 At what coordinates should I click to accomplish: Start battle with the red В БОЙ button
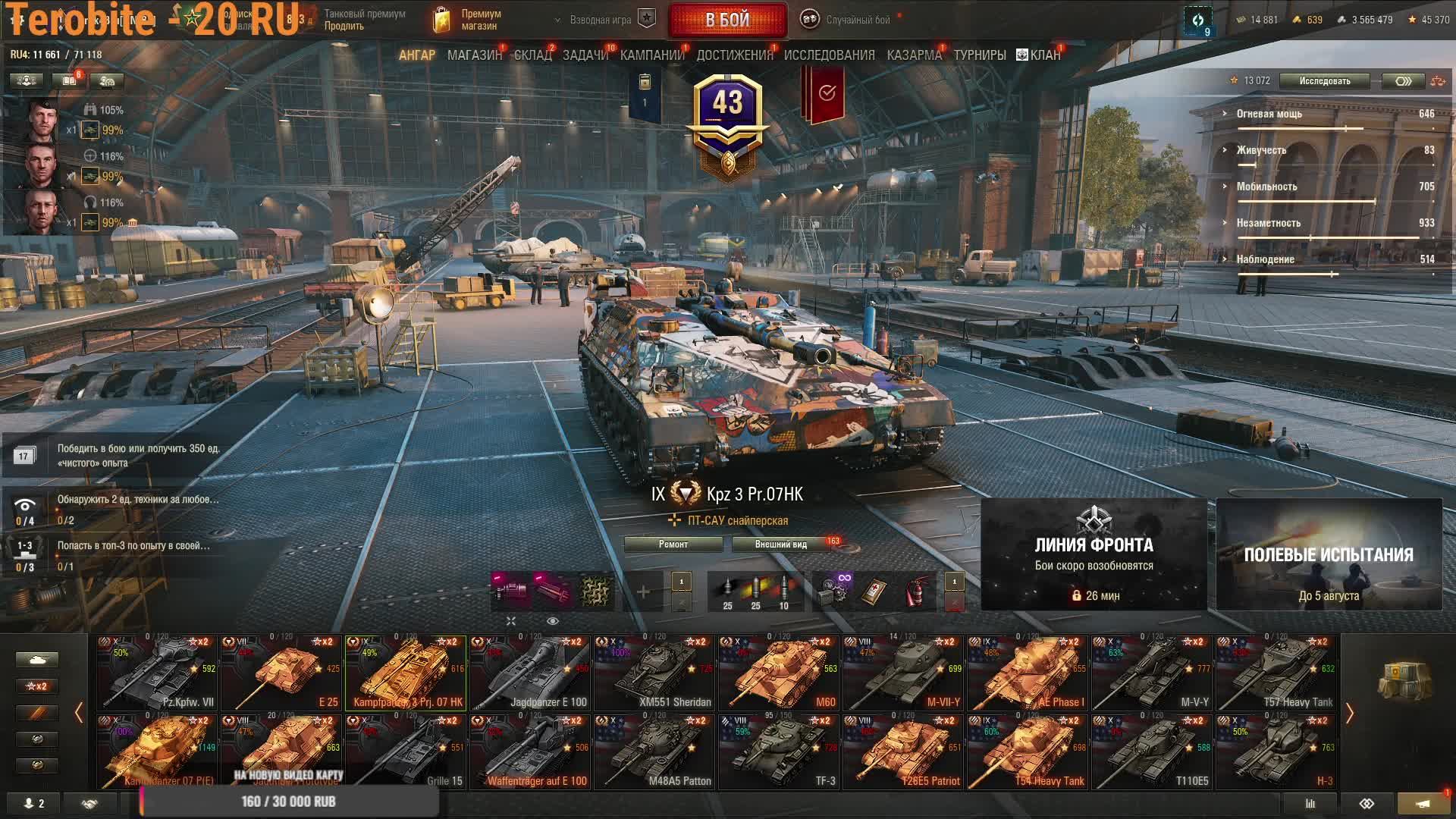click(x=727, y=20)
